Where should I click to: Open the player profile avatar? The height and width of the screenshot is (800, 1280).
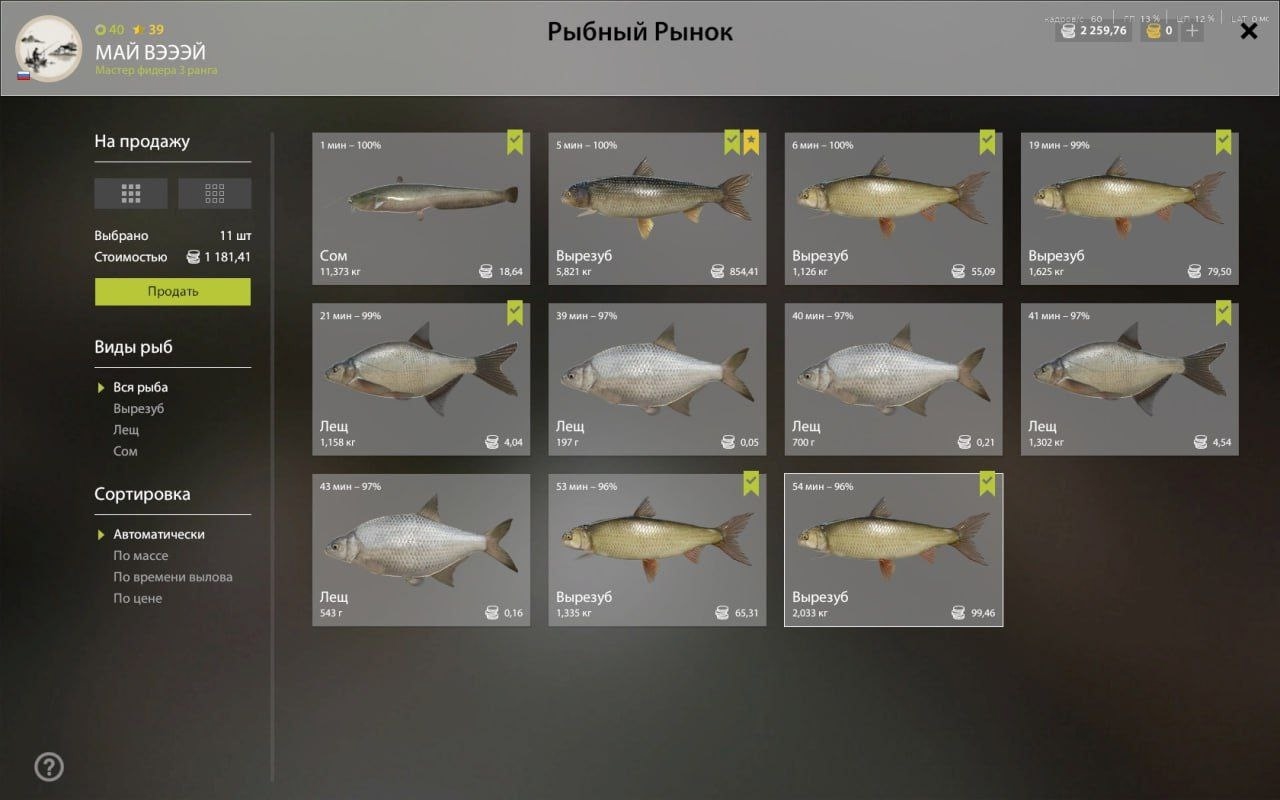click(49, 48)
